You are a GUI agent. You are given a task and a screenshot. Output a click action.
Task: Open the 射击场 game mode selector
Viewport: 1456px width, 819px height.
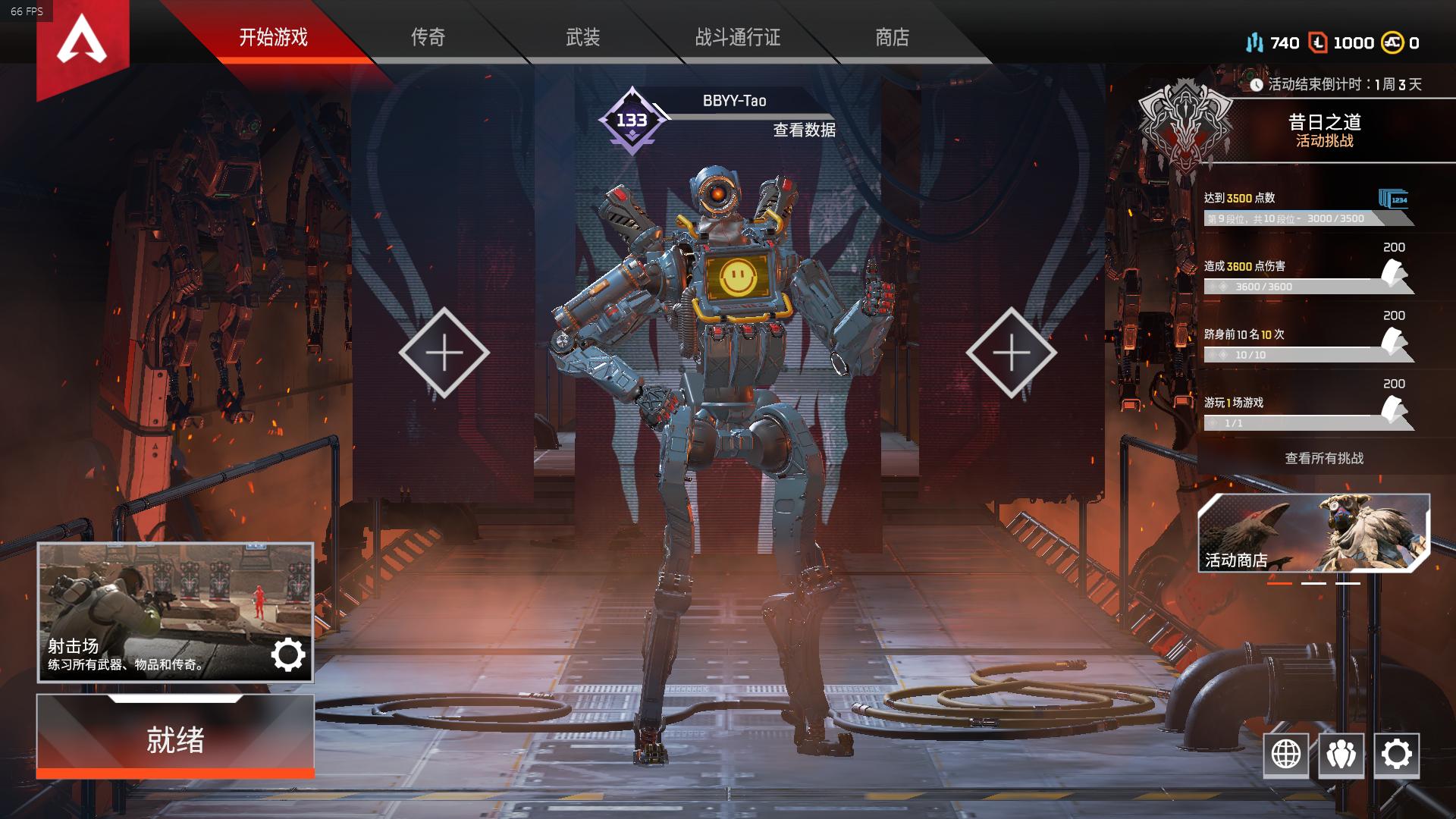(x=175, y=611)
